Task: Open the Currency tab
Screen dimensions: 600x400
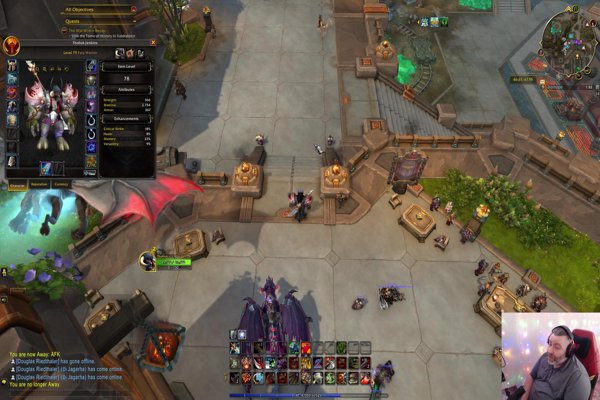Action: (62, 184)
